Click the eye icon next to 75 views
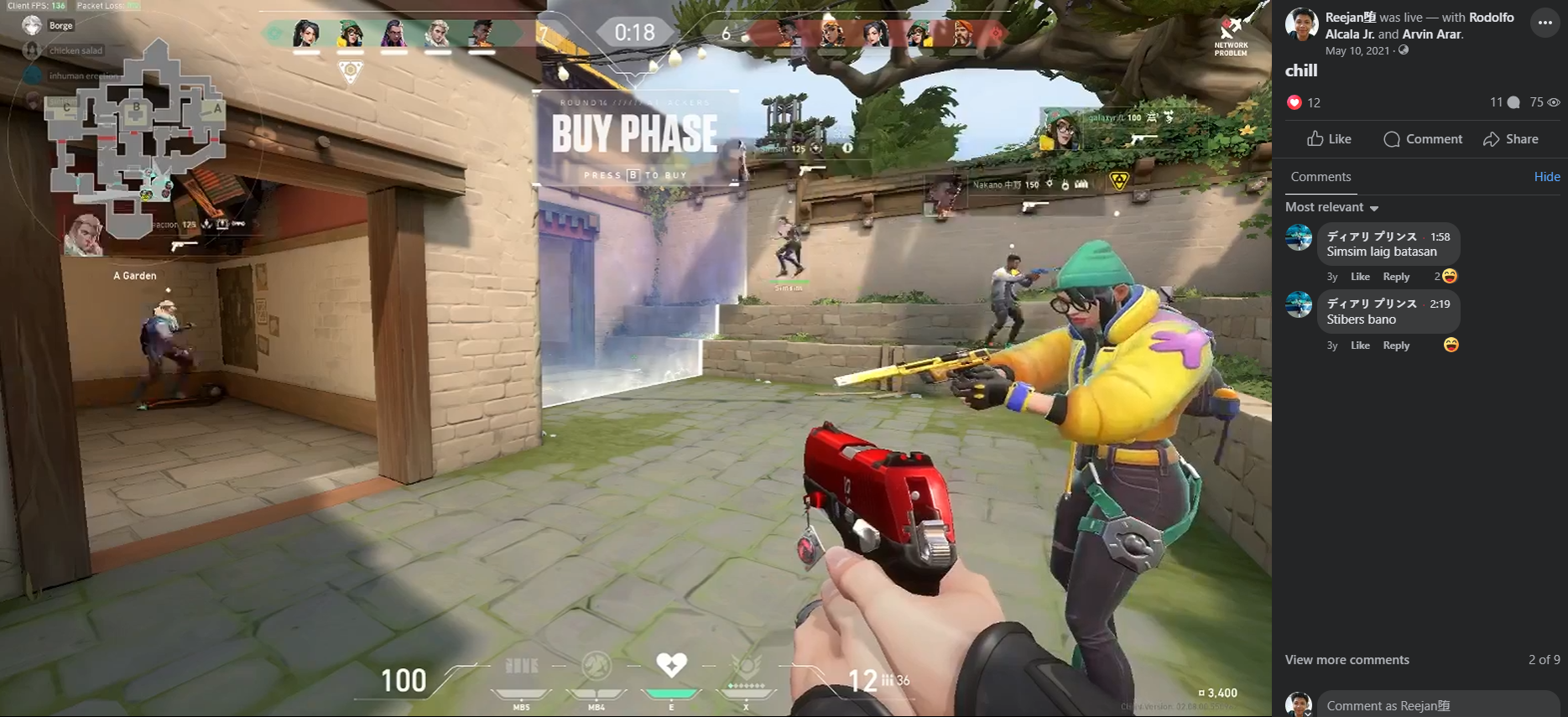The height and width of the screenshot is (717, 1568). 1552,102
